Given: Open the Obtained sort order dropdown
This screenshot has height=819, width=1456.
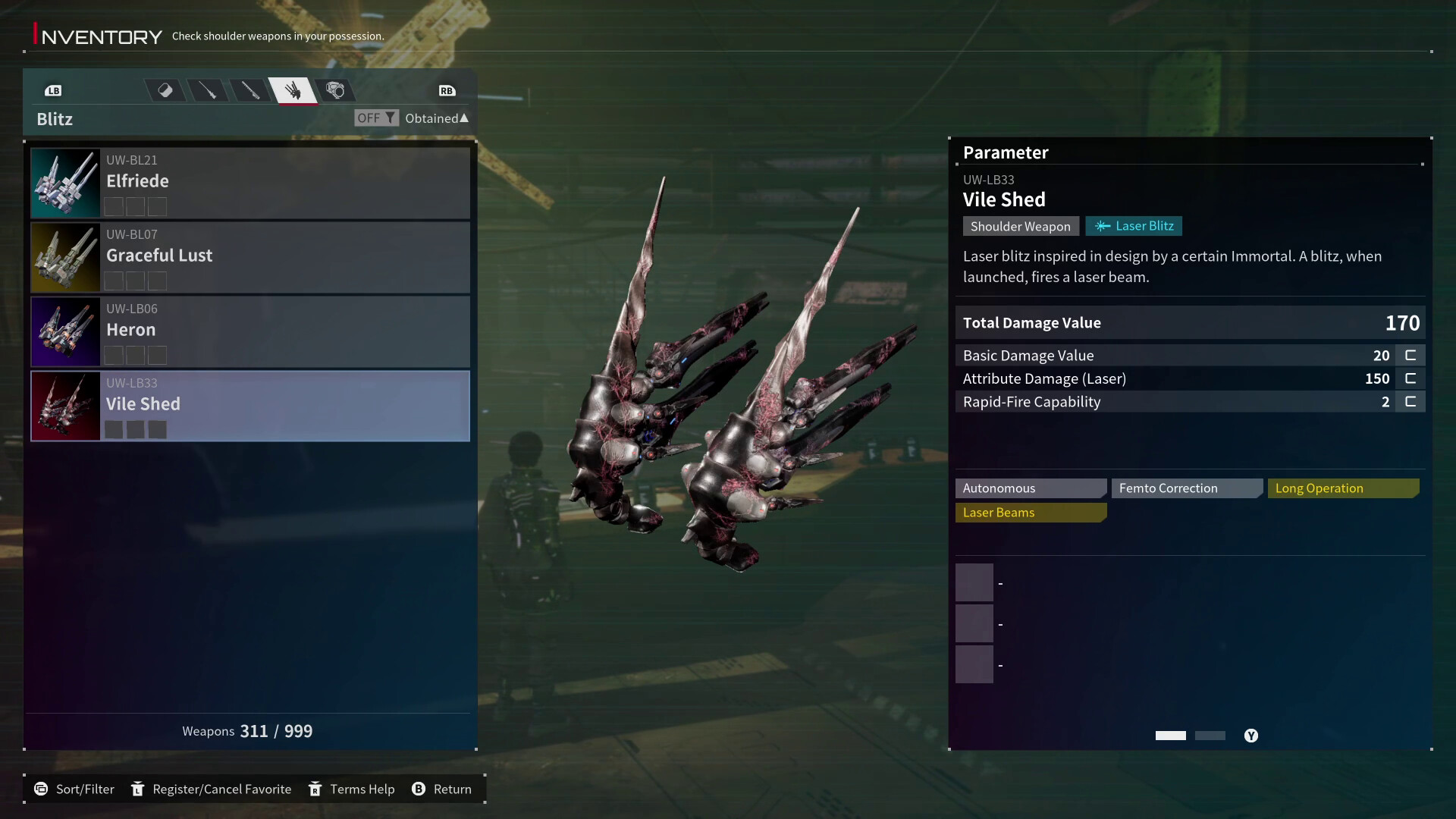Looking at the screenshot, I should point(437,118).
